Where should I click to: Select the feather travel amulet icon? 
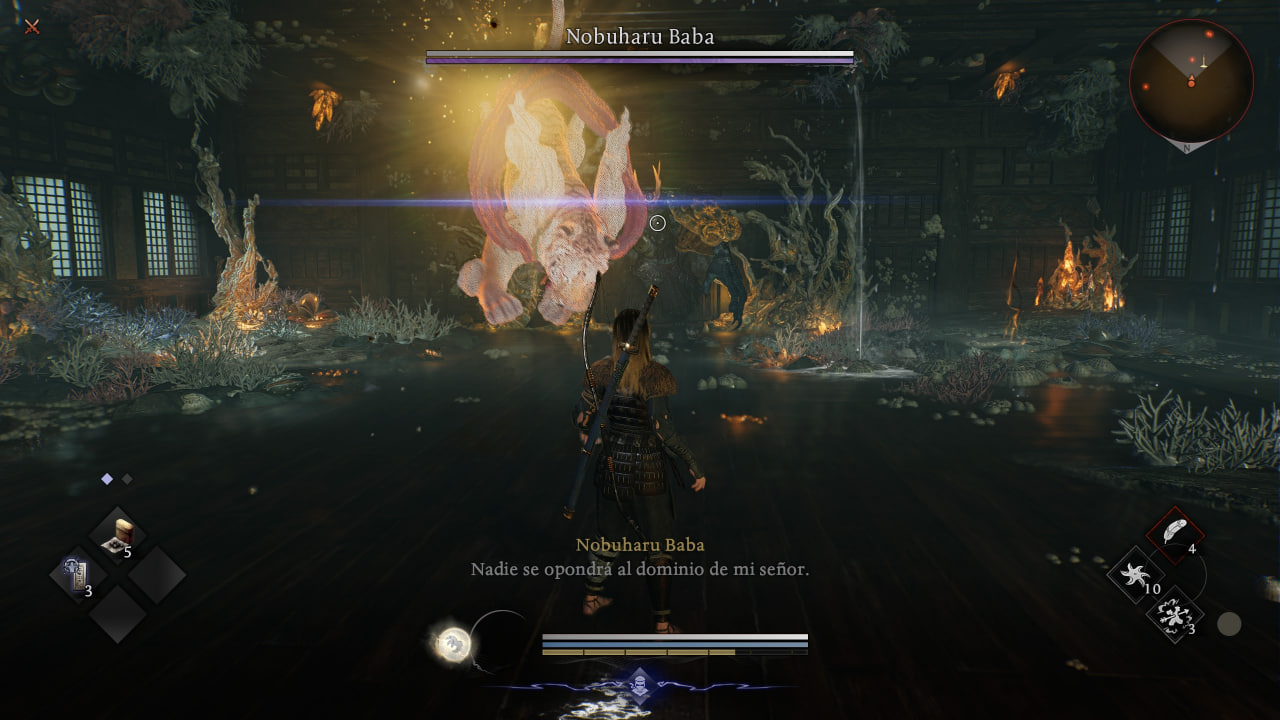(x=1174, y=529)
